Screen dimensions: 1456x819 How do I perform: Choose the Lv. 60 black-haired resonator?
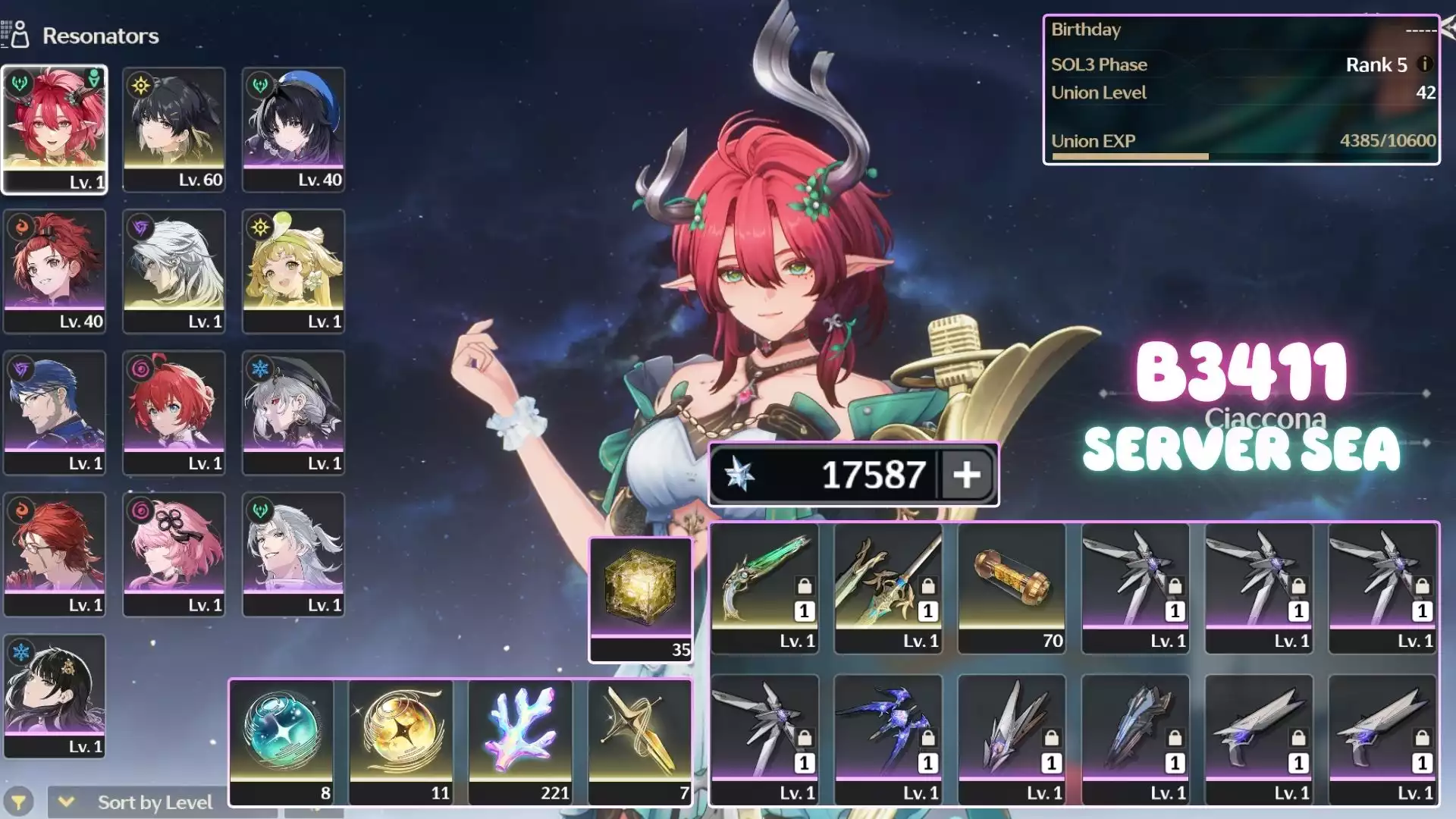(174, 129)
